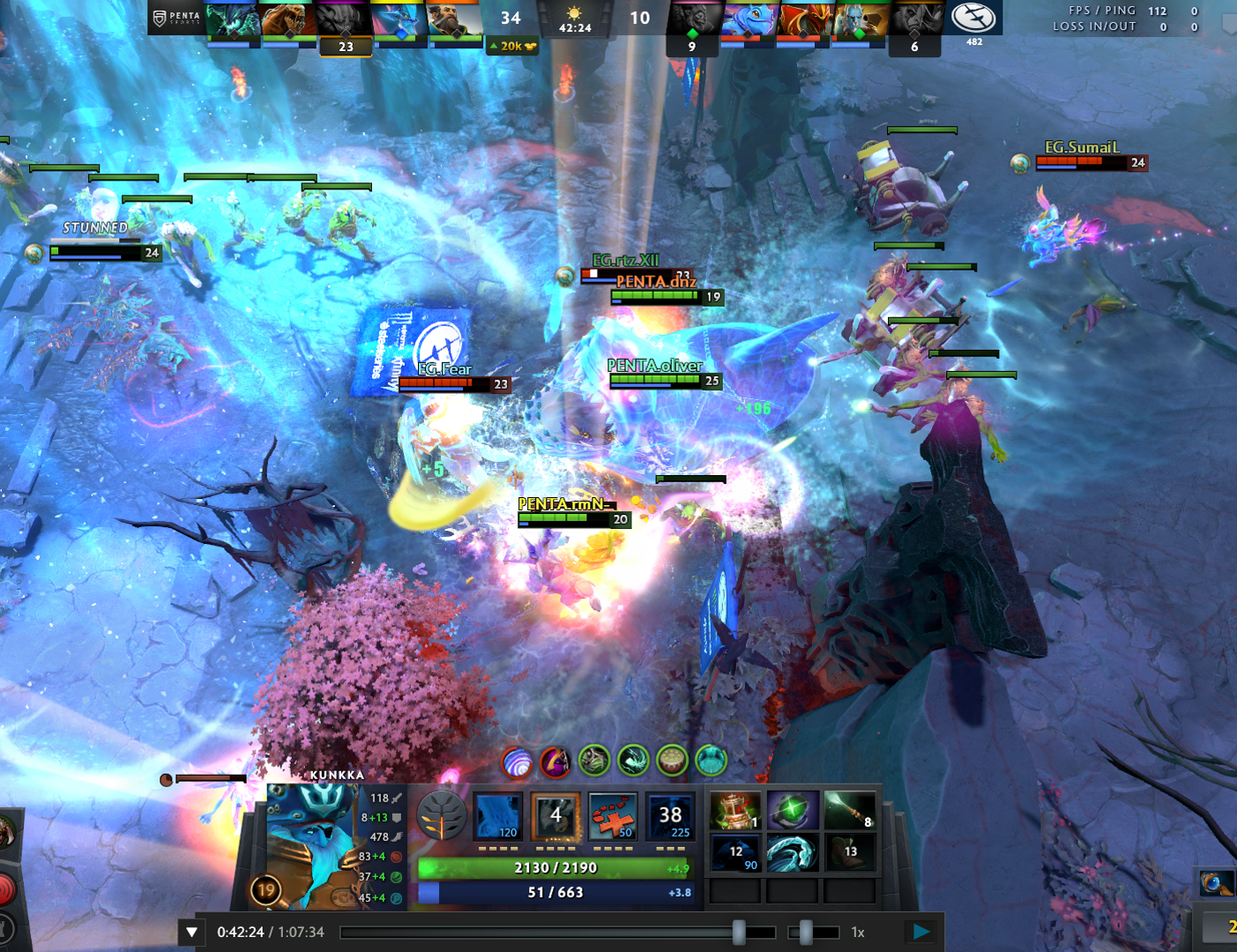The width and height of the screenshot is (1237, 952).
Task: Click the replay play button
Action: pyautogui.click(x=921, y=932)
